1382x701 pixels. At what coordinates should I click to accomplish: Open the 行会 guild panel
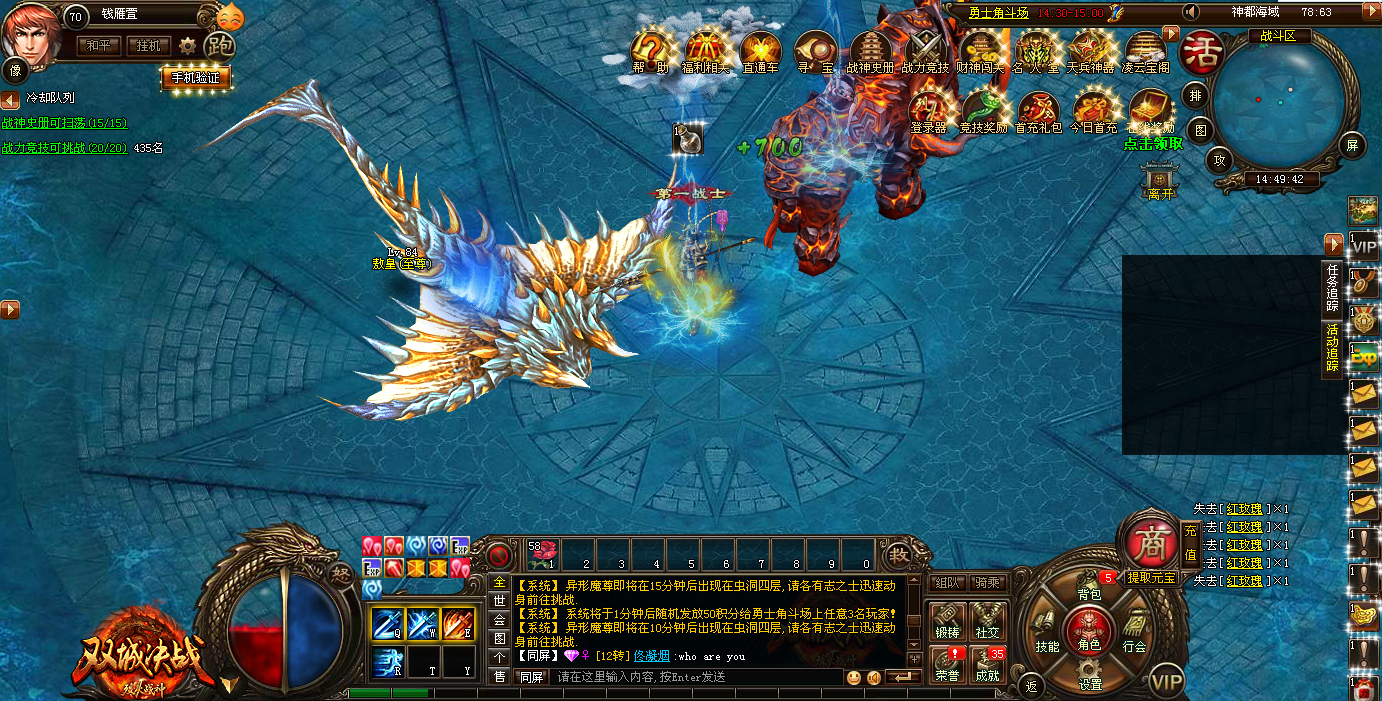coord(1132,634)
